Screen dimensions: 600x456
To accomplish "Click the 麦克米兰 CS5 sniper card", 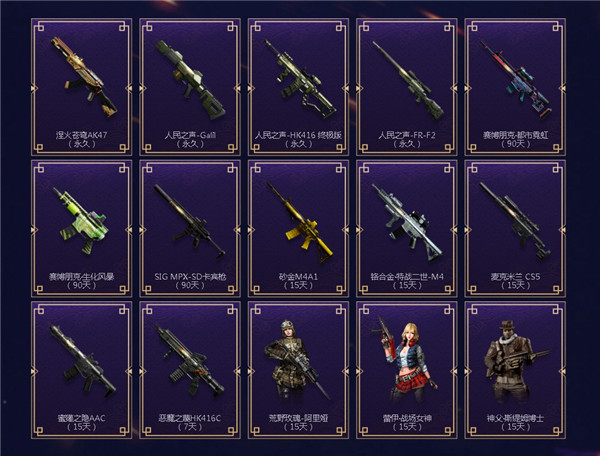I will click(516, 226).
